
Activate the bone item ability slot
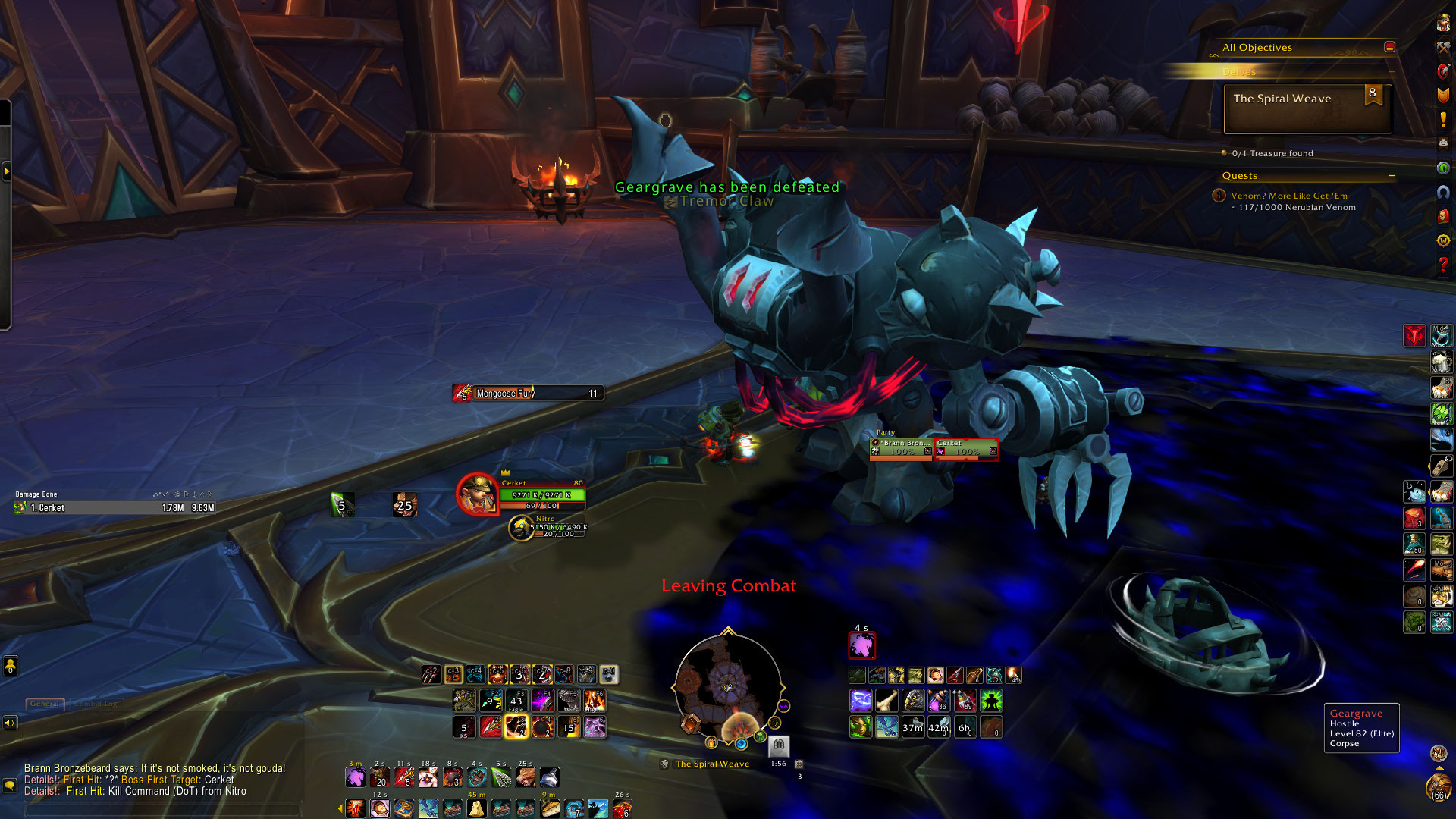point(886,701)
